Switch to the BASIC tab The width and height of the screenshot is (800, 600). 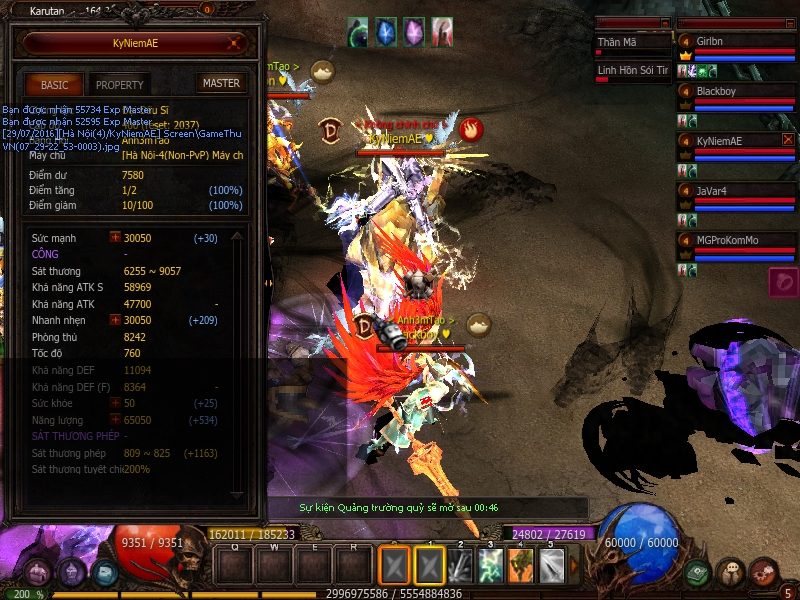pyautogui.click(x=54, y=85)
